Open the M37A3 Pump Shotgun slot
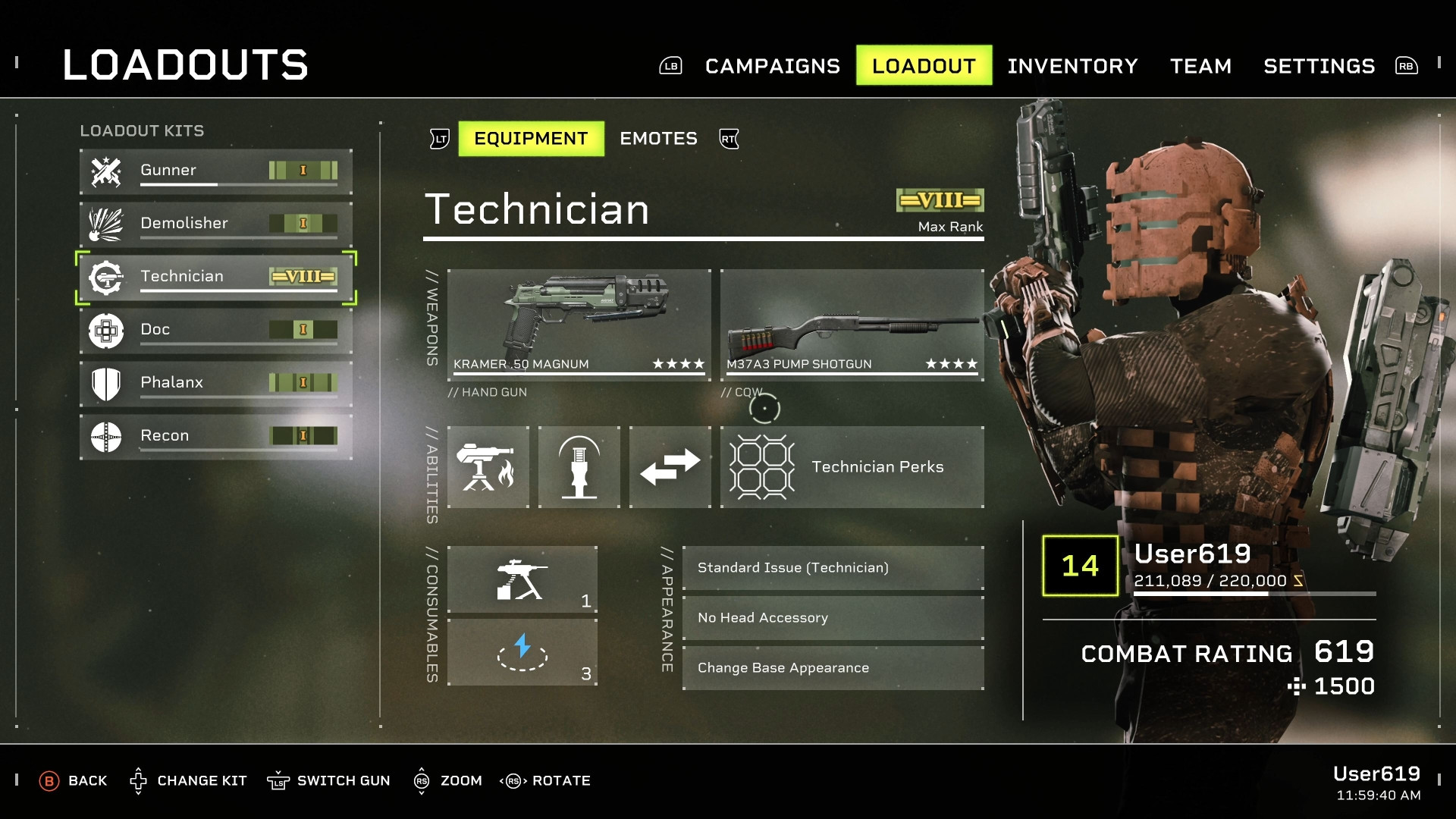1456x819 pixels. (852, 324)
